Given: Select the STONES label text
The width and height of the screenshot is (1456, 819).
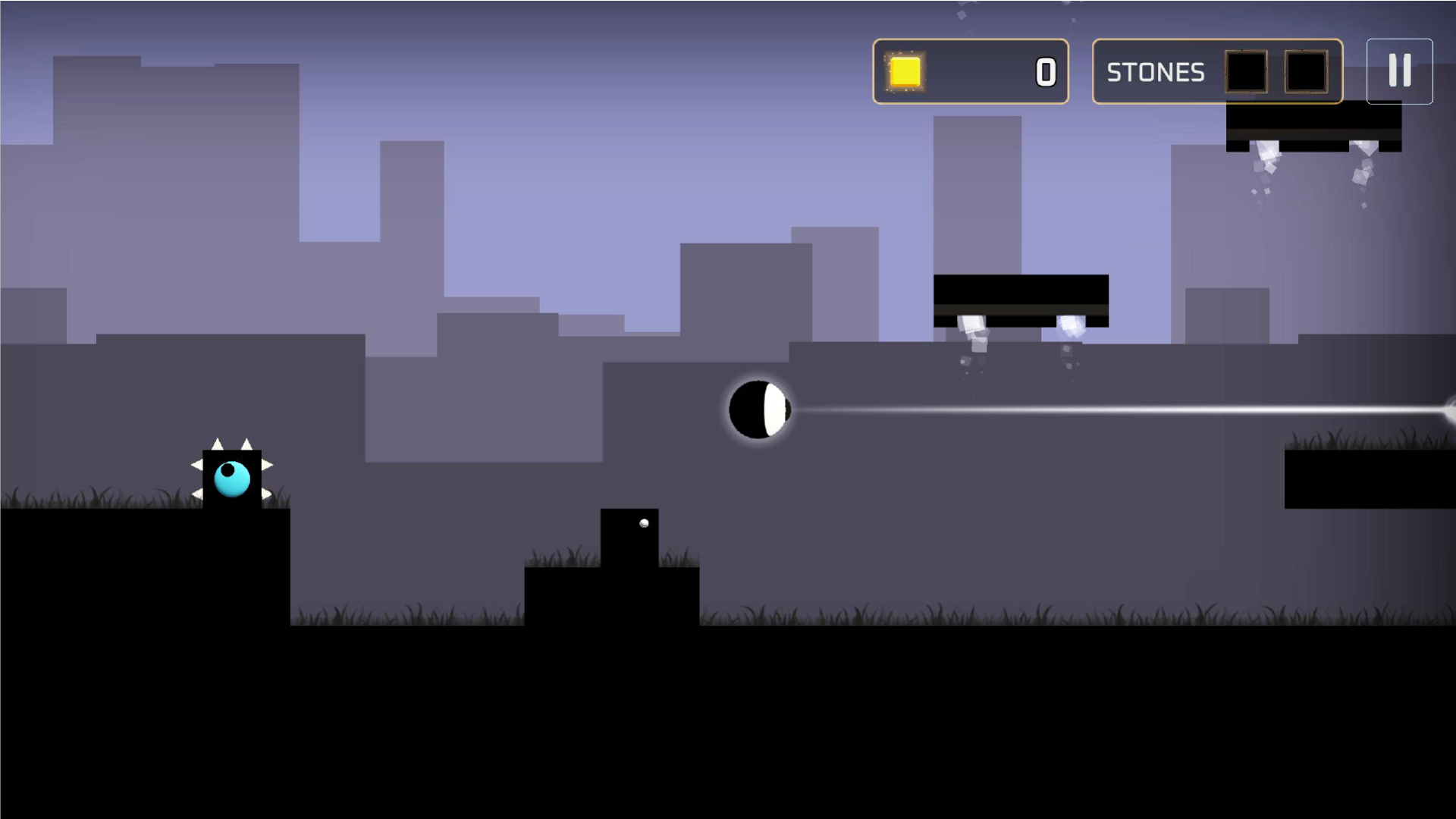Looking at the screenshot, I should tap(1156, 72).
